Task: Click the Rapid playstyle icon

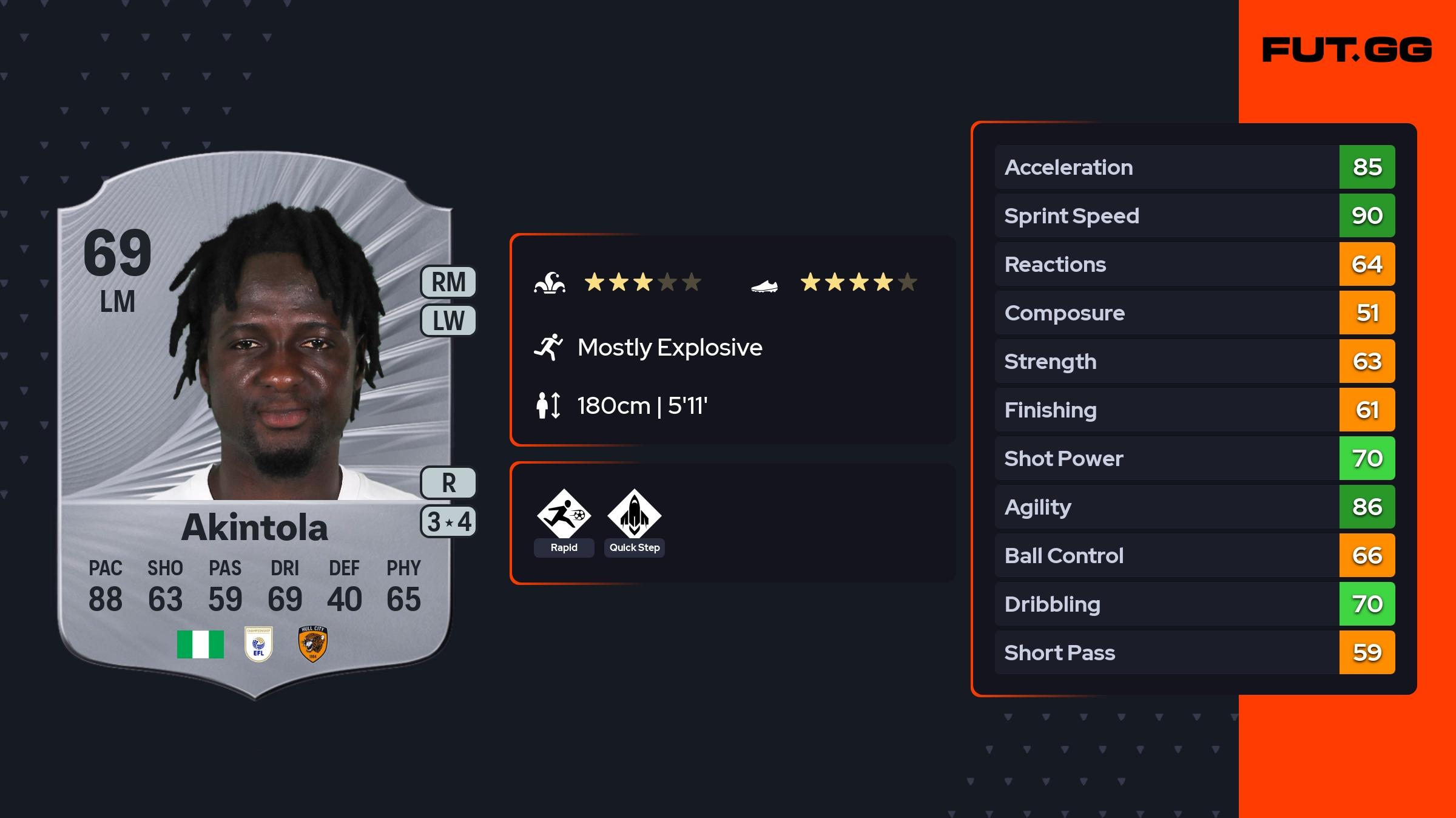Action: coord(564,515)
